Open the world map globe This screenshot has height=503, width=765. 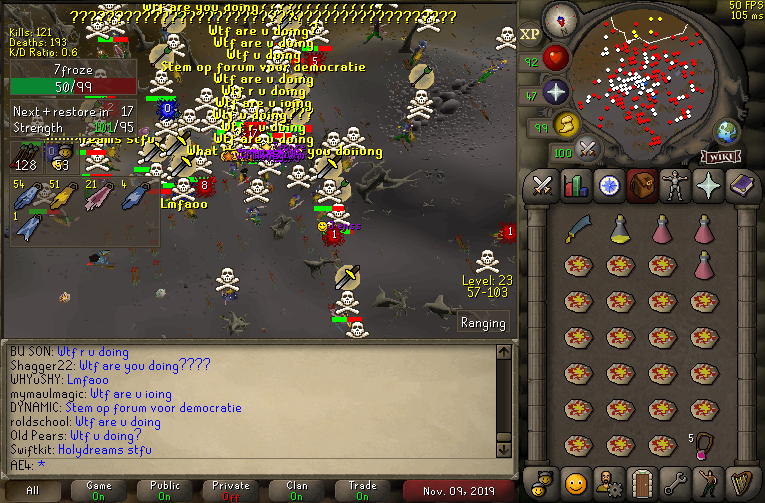(725, 131)
